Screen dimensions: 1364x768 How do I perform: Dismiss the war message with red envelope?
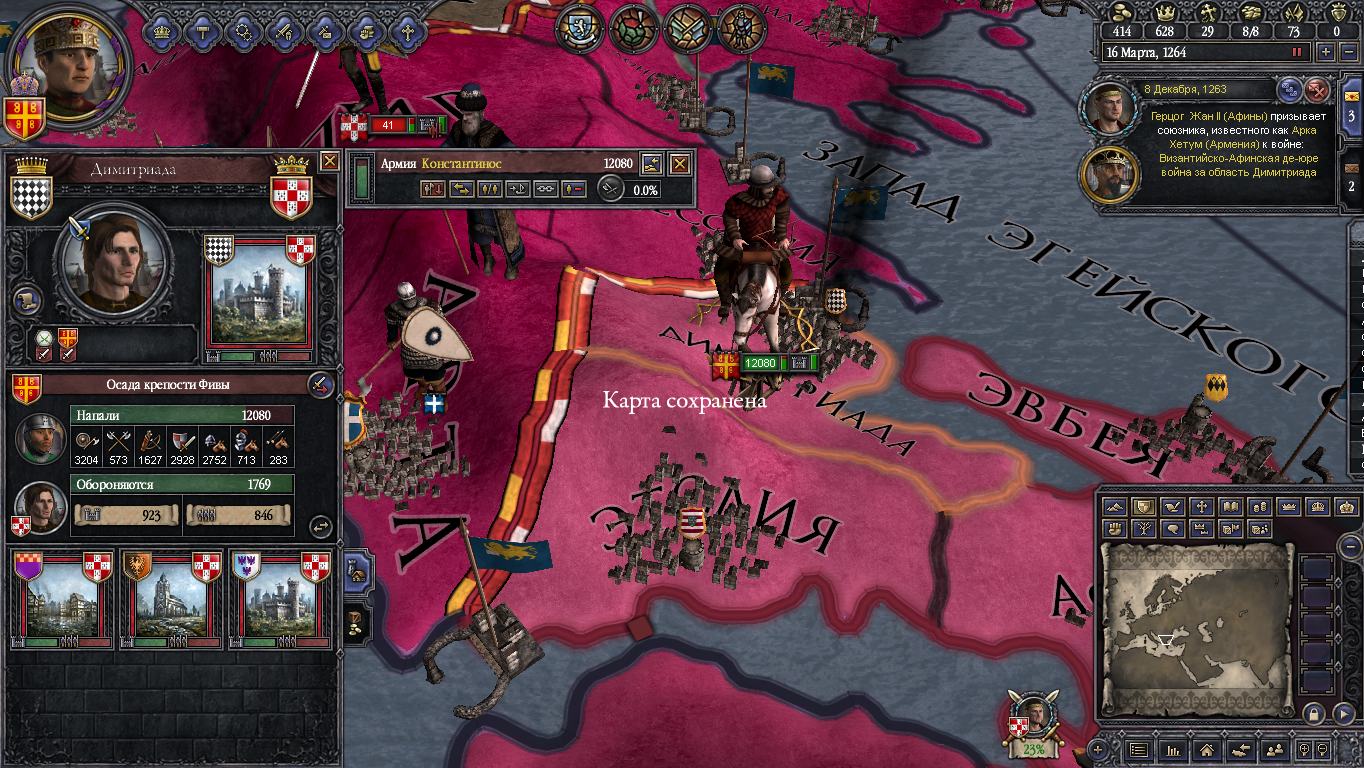[1318, 90]
